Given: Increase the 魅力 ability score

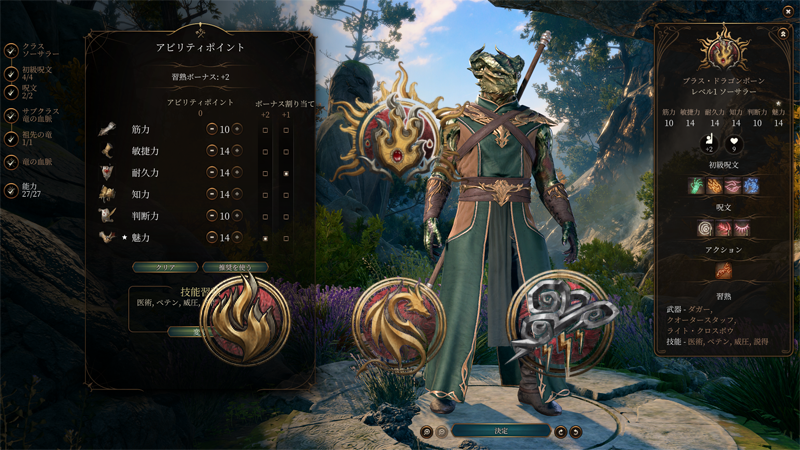Looking at the screenshot, I should coord(237,238).
